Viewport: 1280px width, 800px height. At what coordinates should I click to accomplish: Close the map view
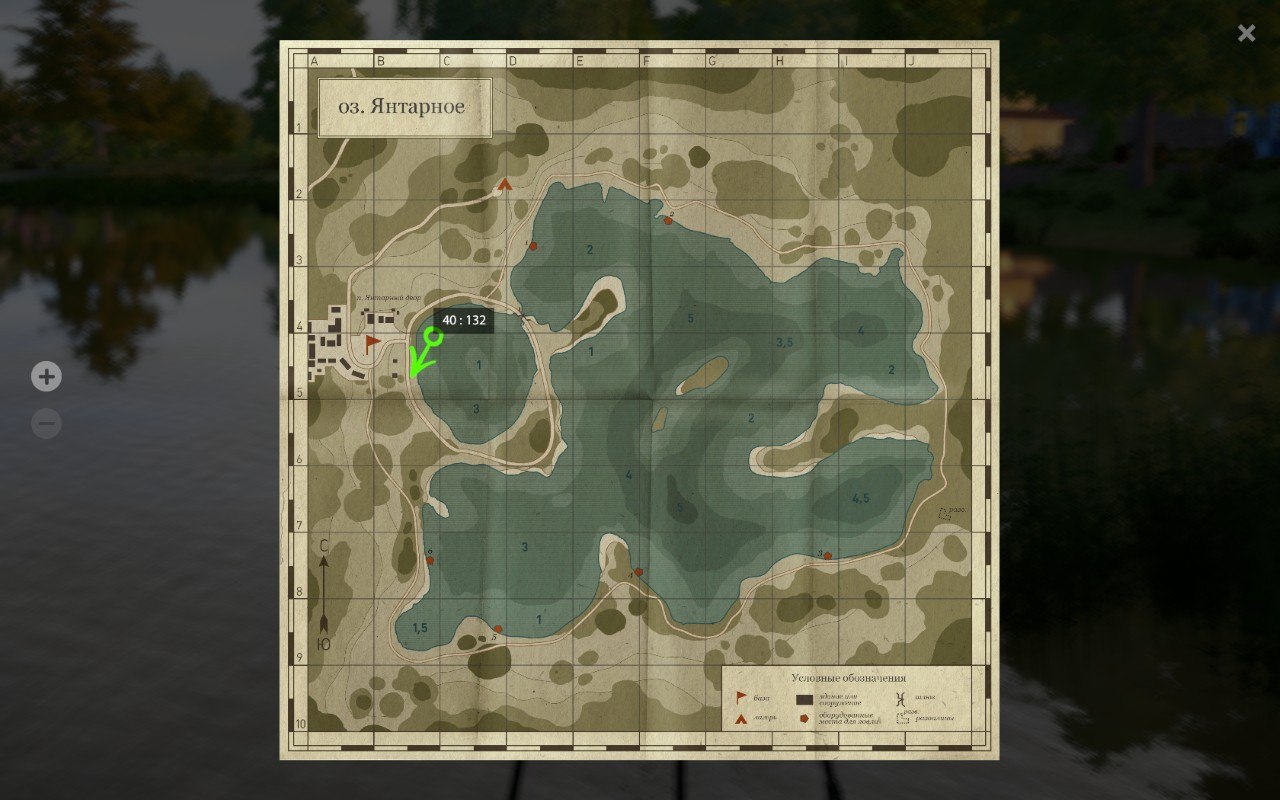[x=1246, y=32]
